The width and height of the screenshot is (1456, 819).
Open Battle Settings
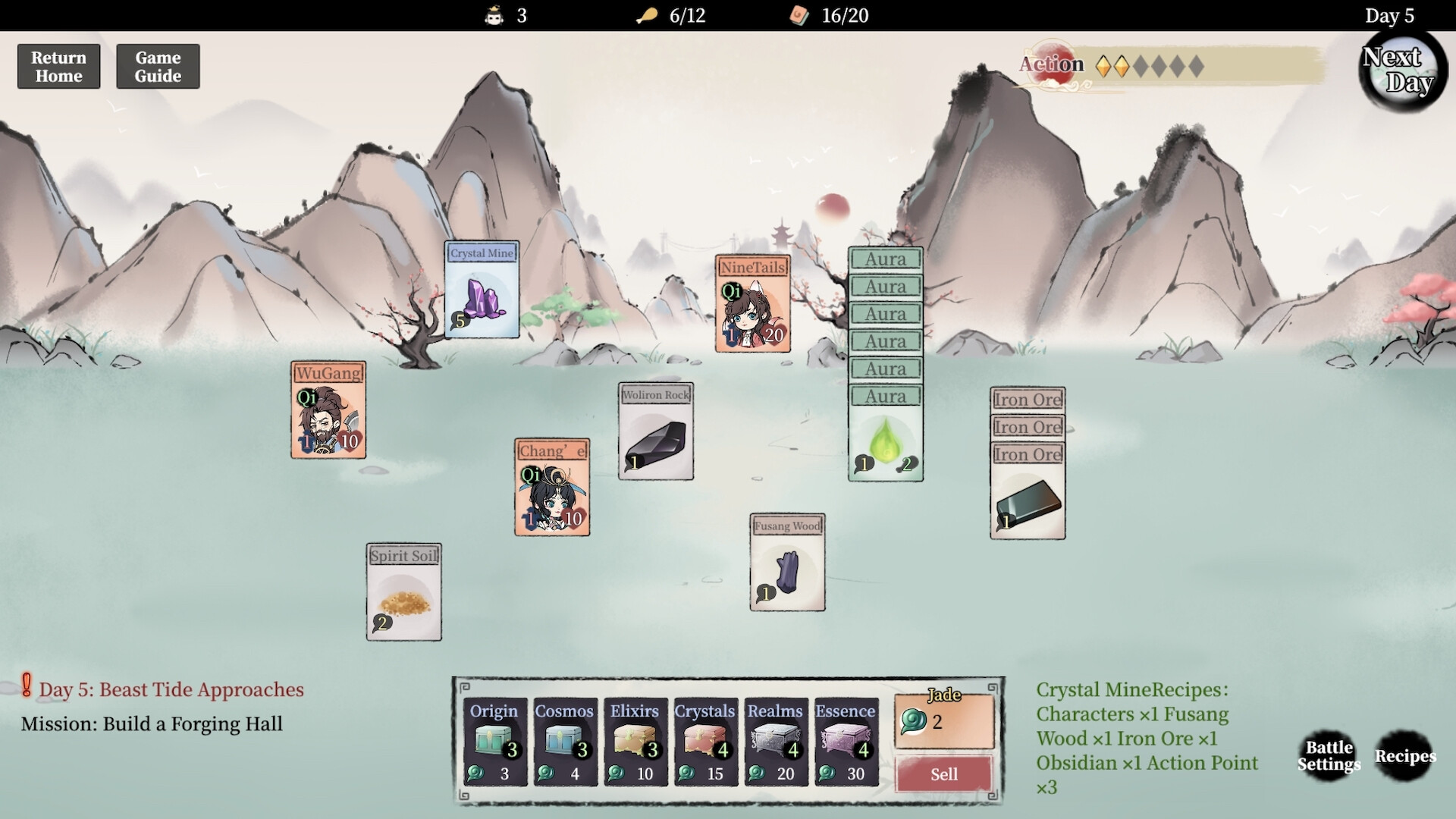[x=1328, y=756]
